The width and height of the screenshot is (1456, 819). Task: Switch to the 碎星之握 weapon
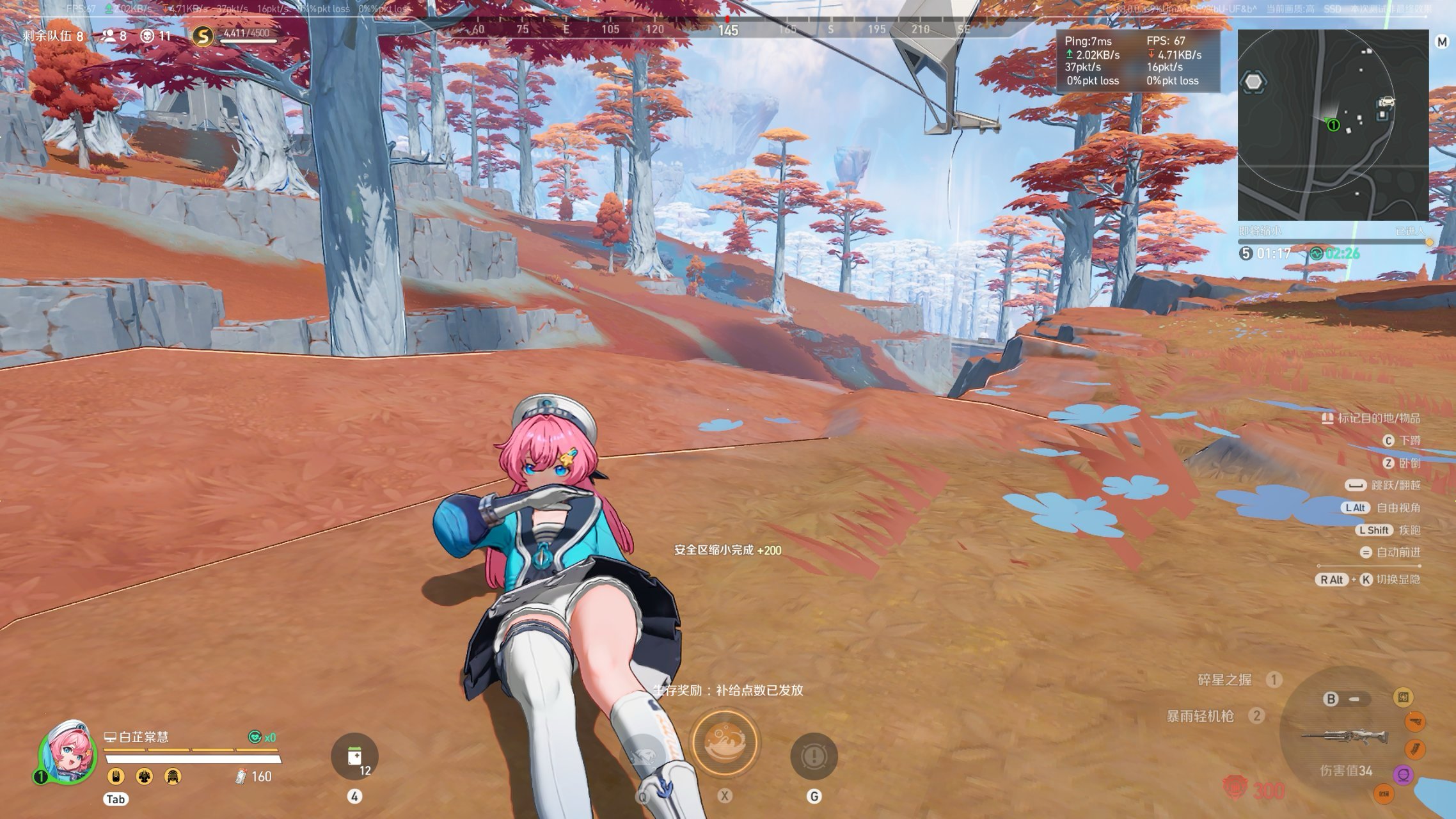click(x=1224, y=680)
